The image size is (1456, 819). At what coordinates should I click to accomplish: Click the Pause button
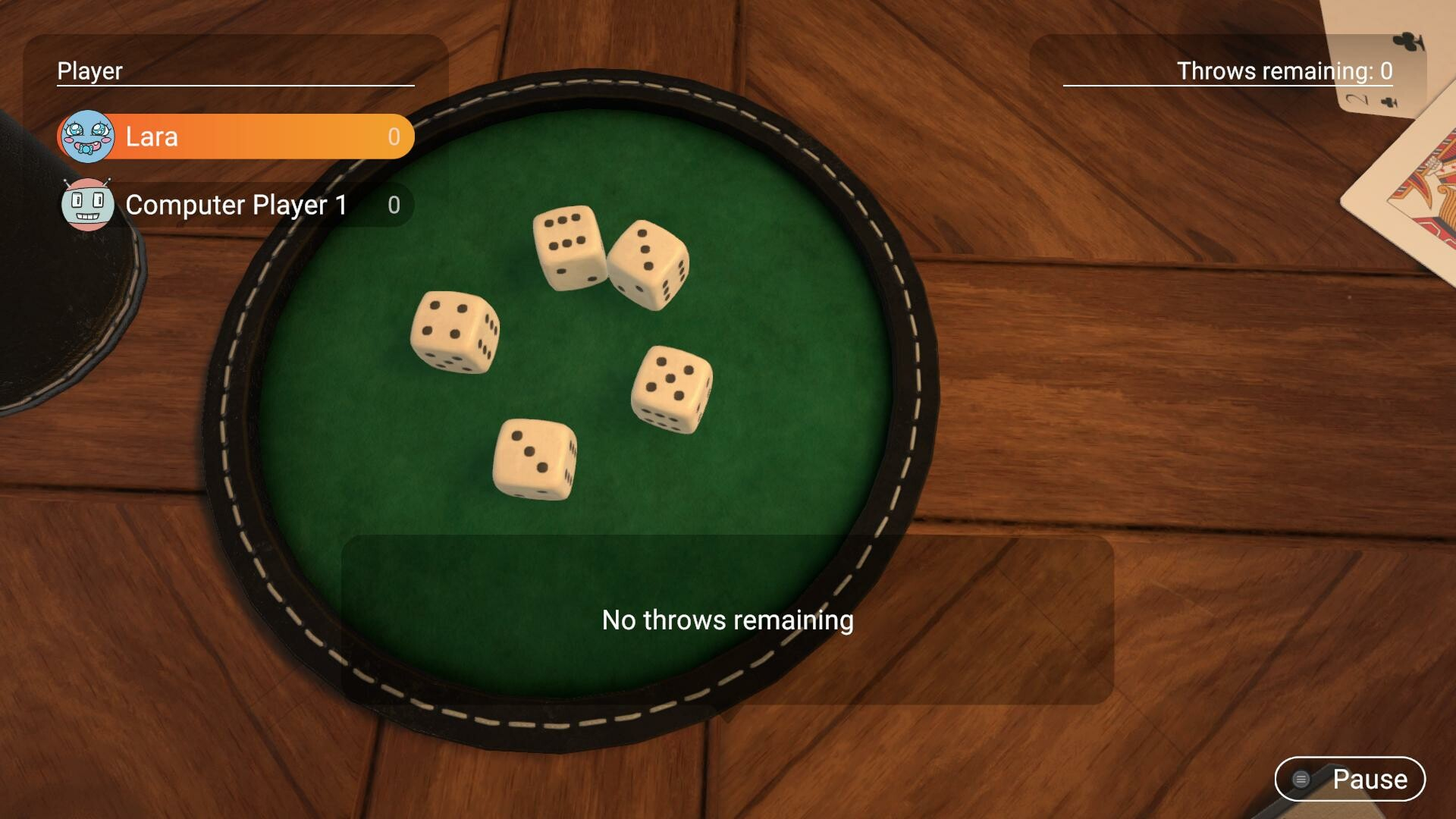[1350, 779]
